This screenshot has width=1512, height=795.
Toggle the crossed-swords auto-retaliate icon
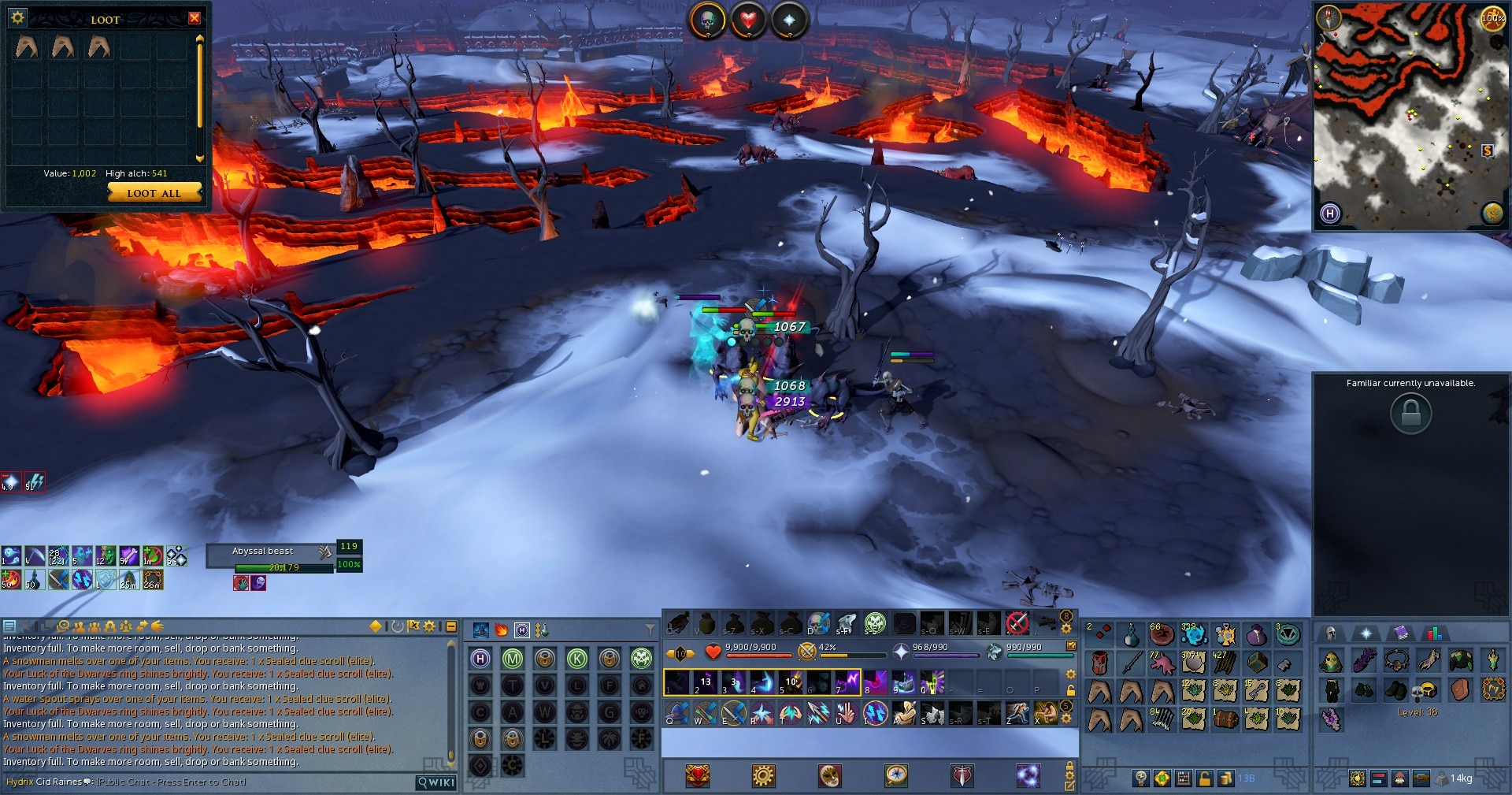click(806, 652)
